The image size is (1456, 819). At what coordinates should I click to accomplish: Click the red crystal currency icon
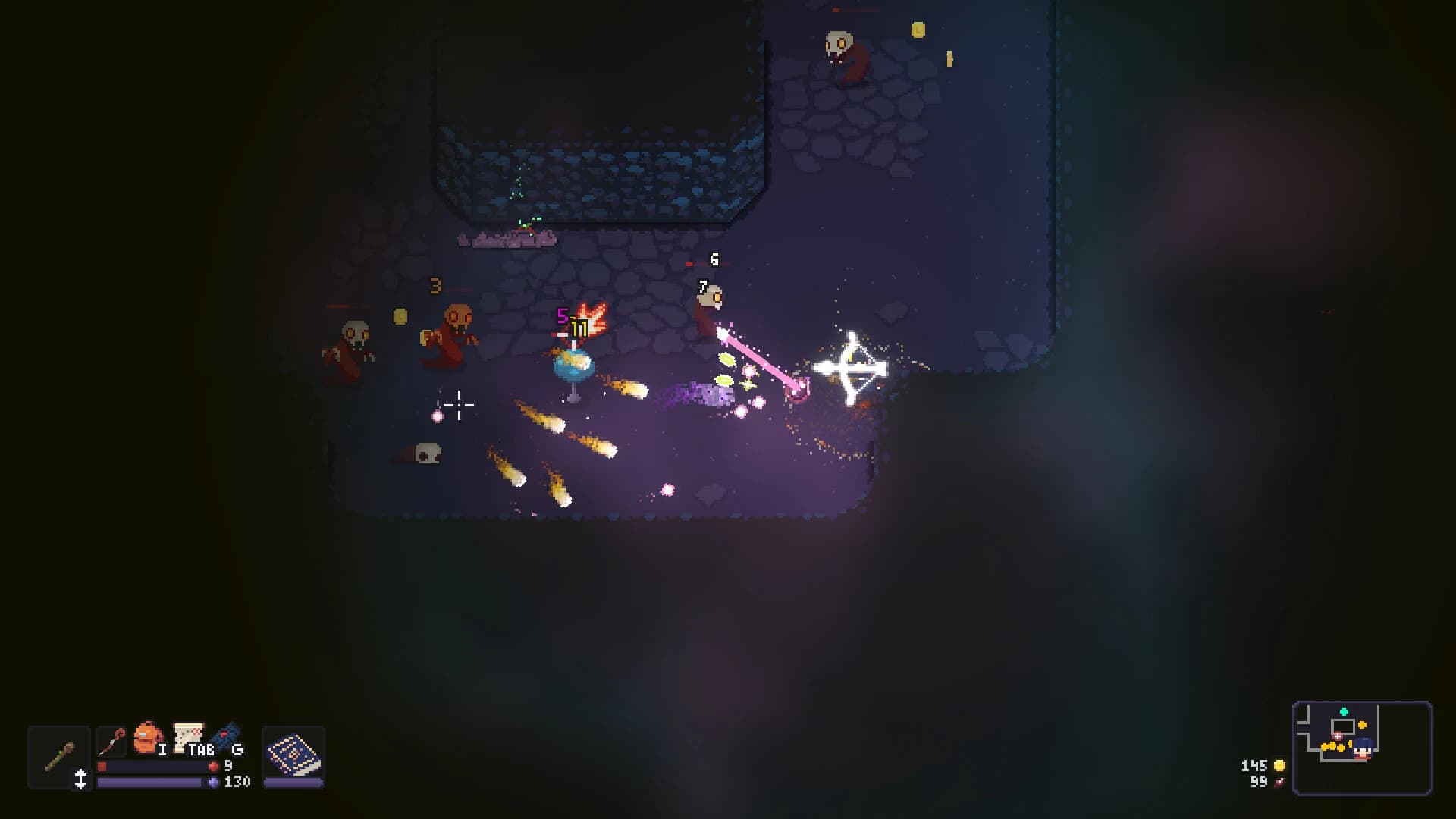1279,783
